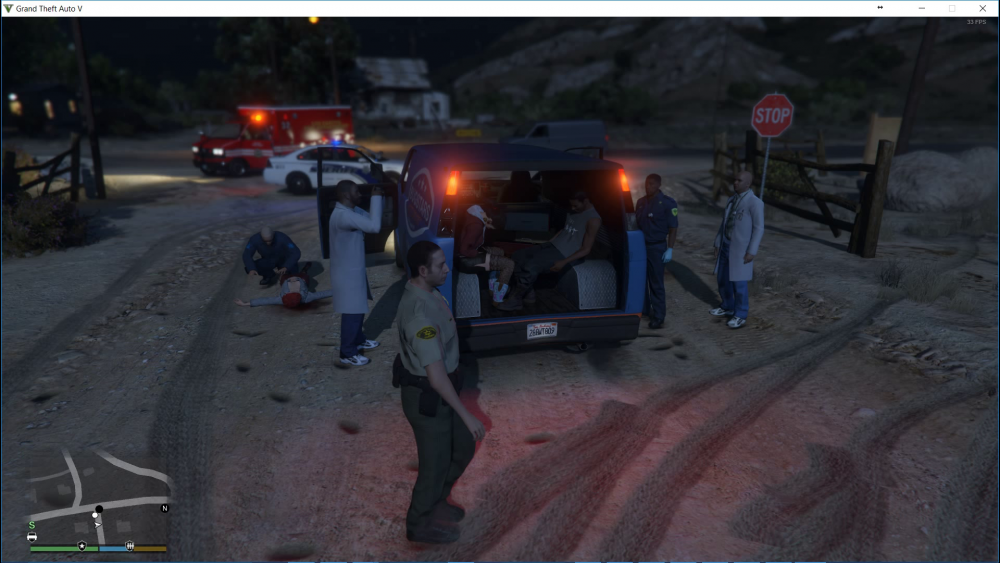The image size is (1000, 563).
Task: Click the north N compass marker
Action: [x=165, y=508]
